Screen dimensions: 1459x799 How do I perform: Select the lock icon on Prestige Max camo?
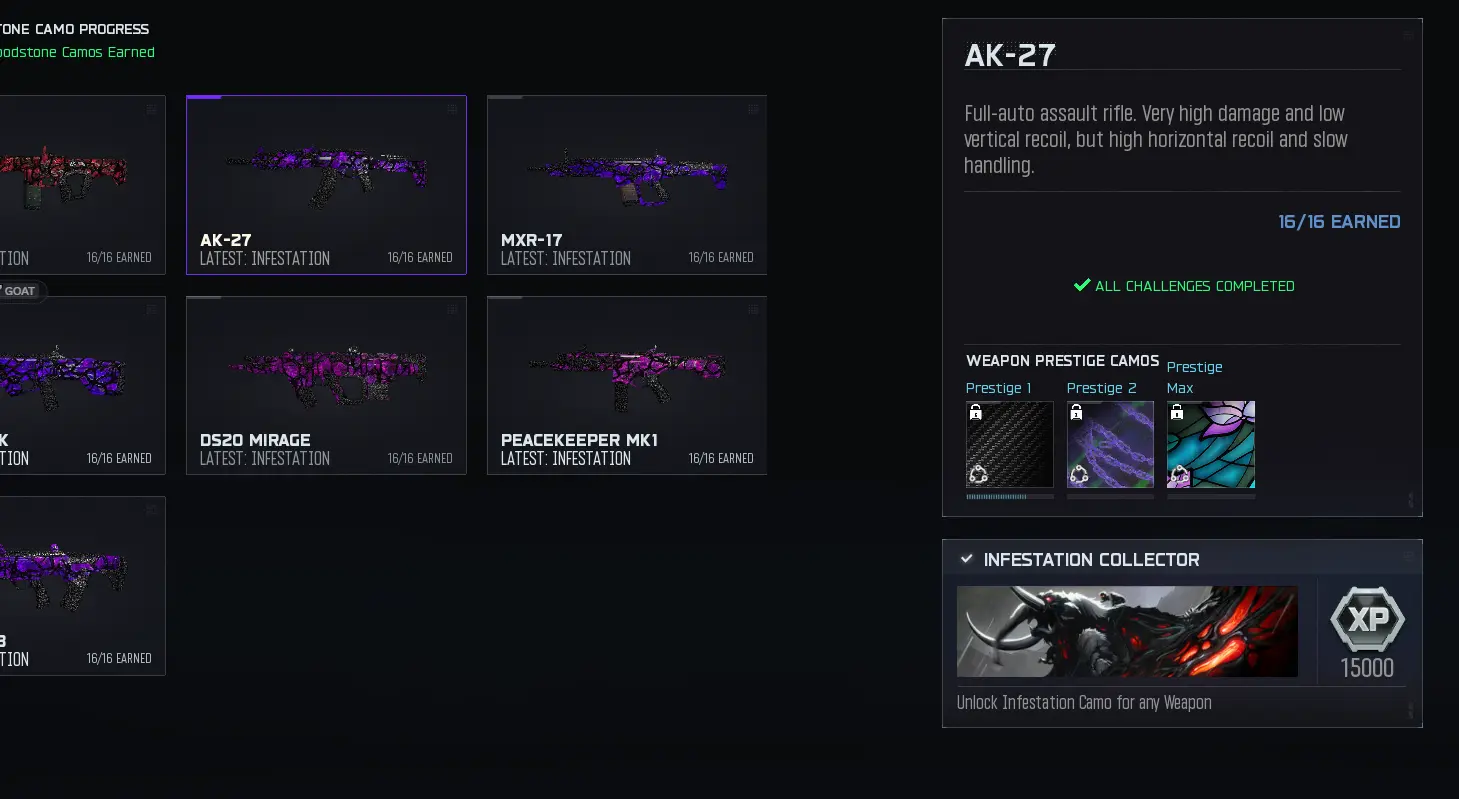click(1176, 411)
